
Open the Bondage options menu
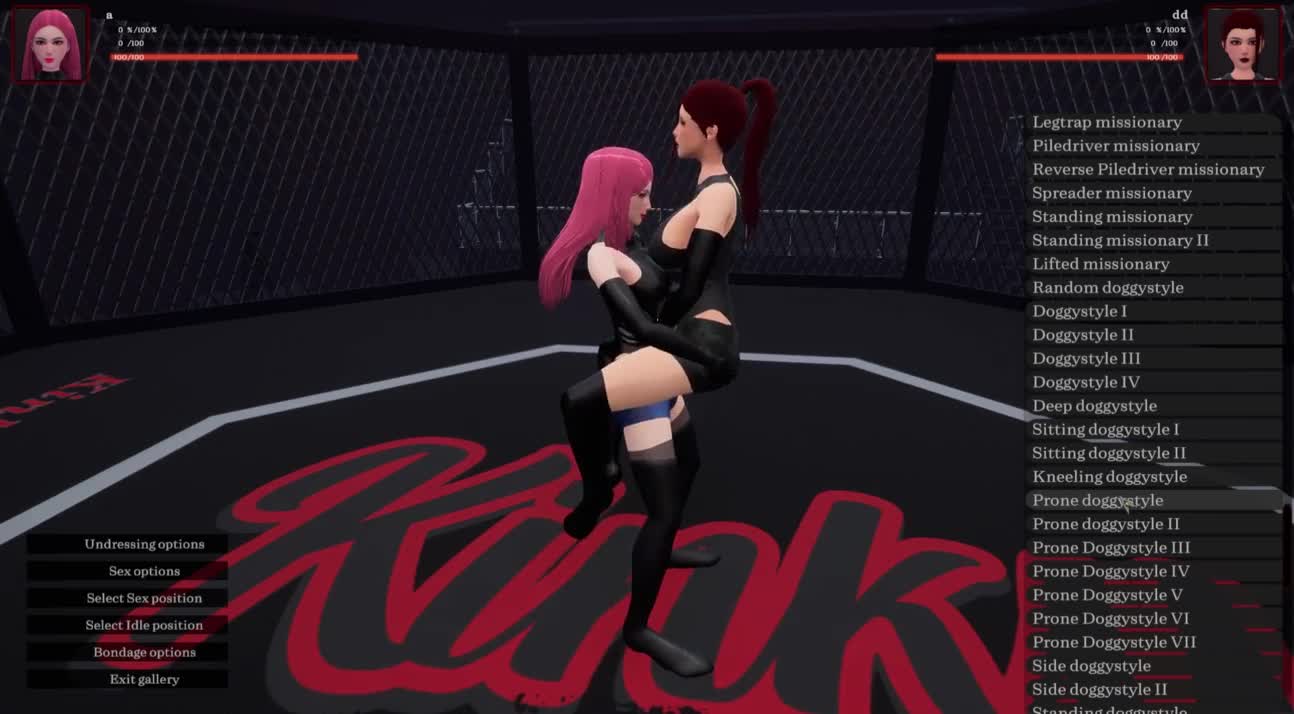click(x=144, y=652)
